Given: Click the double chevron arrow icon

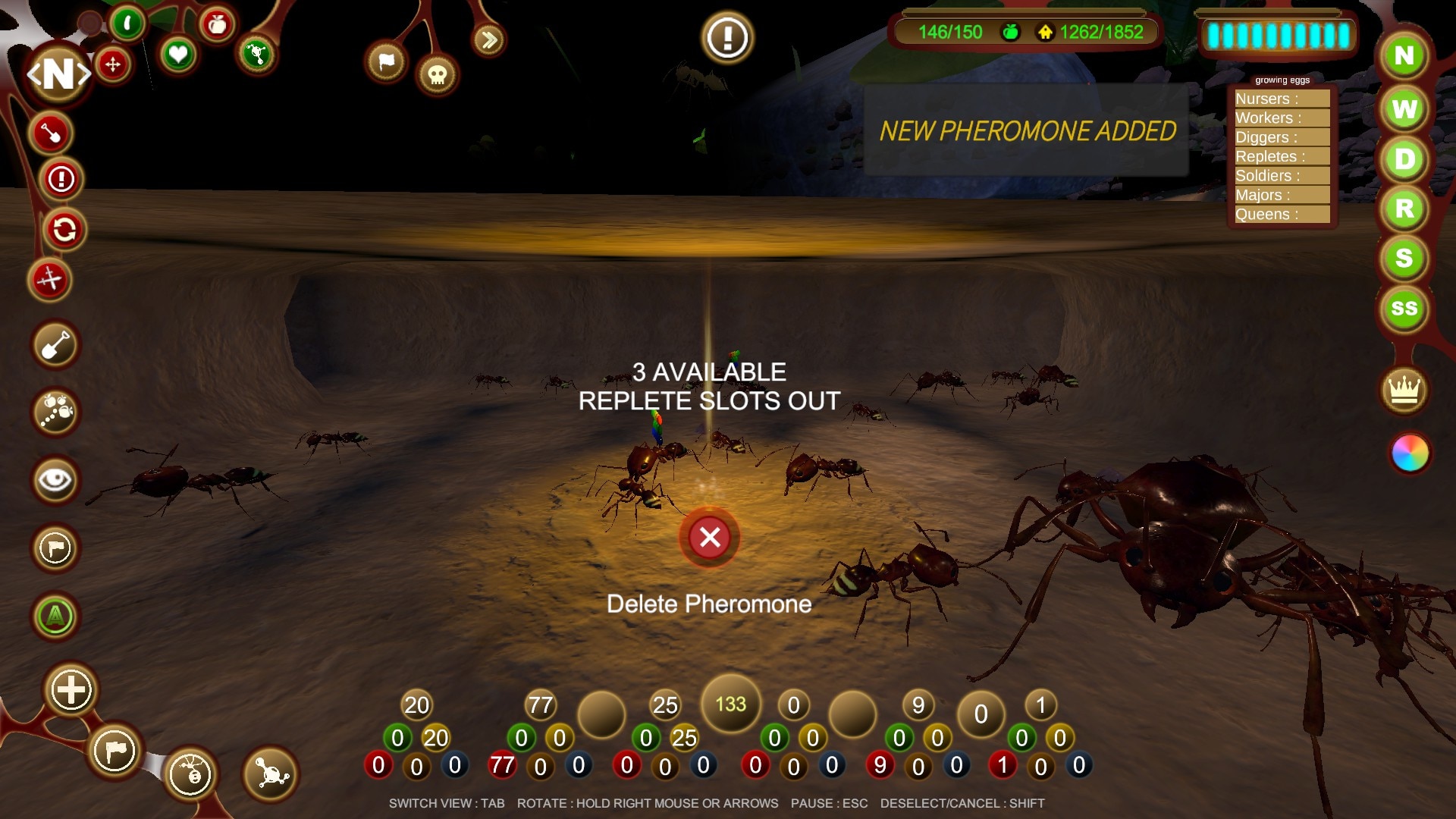Looking at the screenshot, I should [489, 39].
